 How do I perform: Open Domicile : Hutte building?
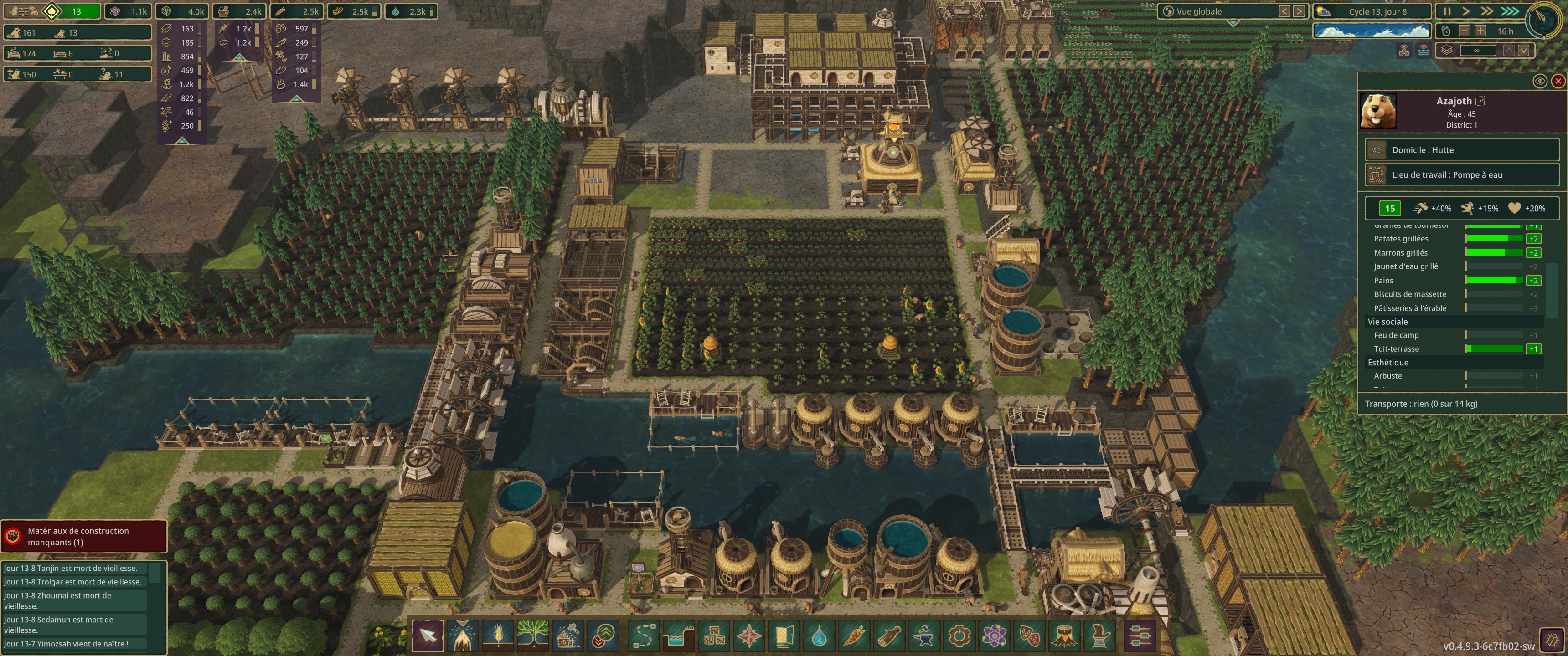[x=1461, y=150]
